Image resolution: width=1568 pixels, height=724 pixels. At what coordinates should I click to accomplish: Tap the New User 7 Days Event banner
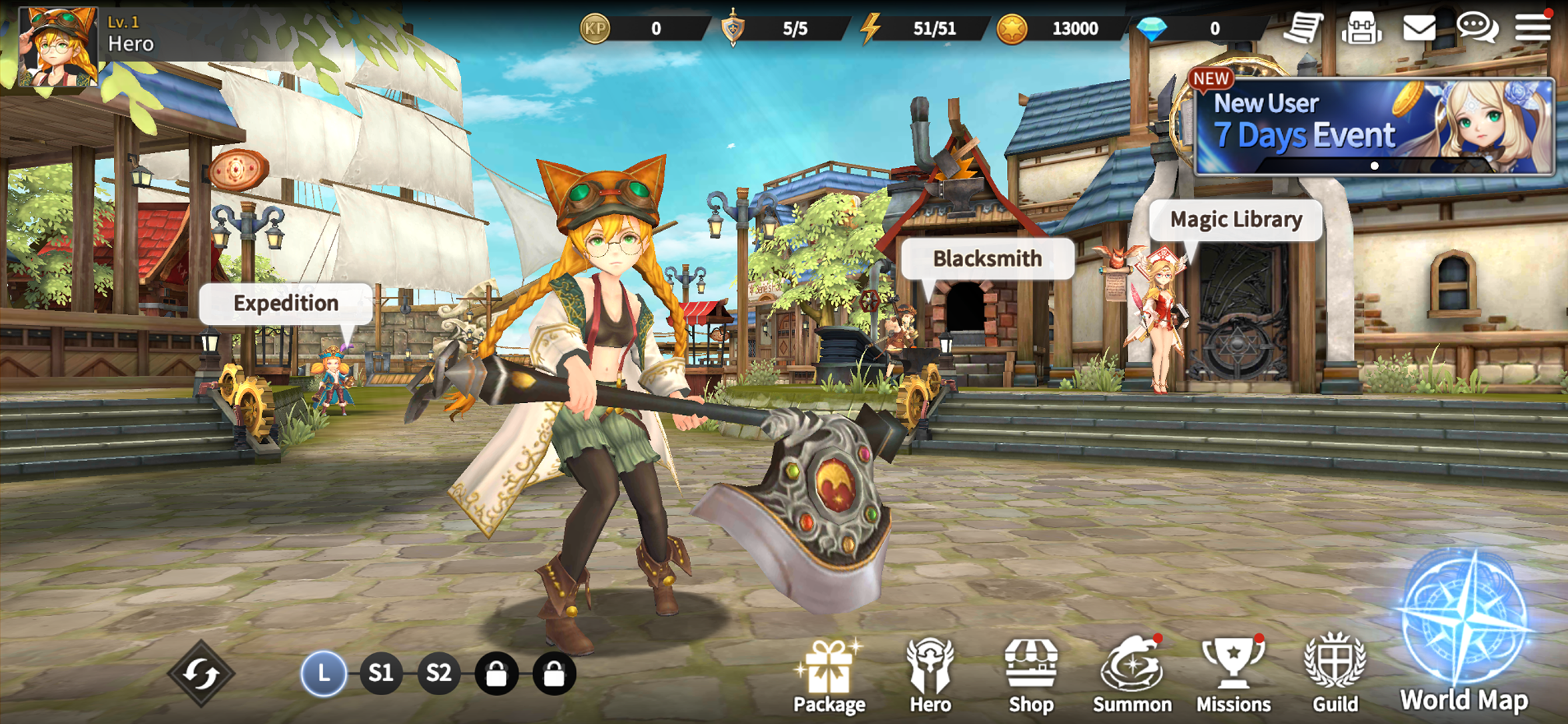pyautogui.click(x=1373, y=126)
